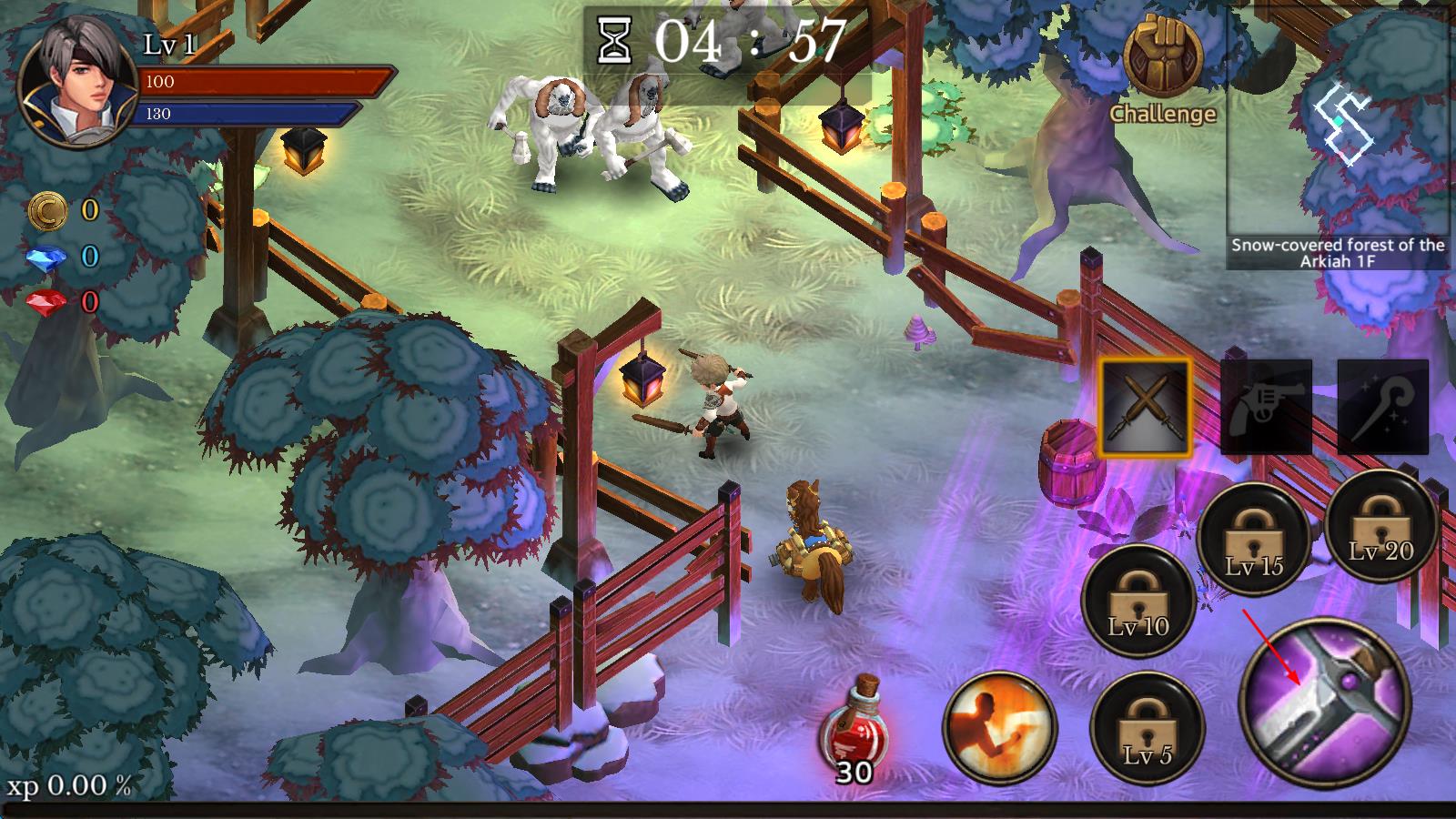Screen dimensions: 1456x819
Task: Select the crossed swords weapon slot
Action: [x=1145, y=407]
